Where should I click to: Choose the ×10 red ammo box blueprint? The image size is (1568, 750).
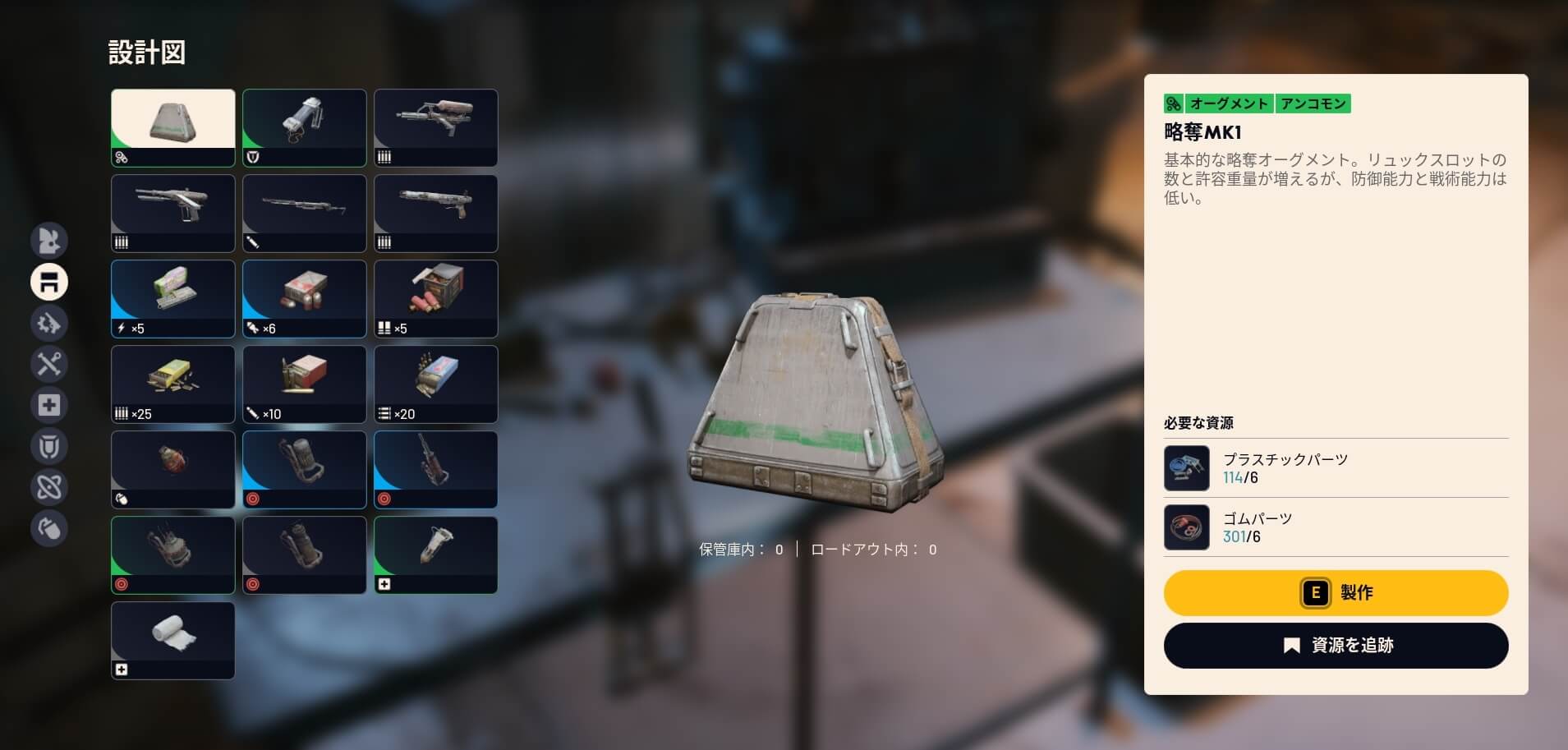tap(304, 384)
